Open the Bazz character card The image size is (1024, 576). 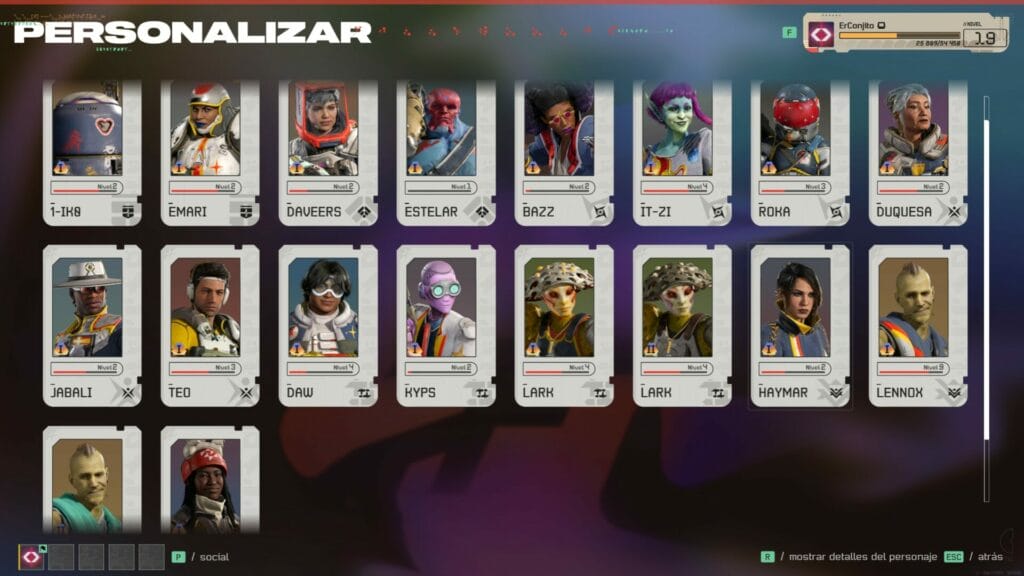(x=564, y=151)
